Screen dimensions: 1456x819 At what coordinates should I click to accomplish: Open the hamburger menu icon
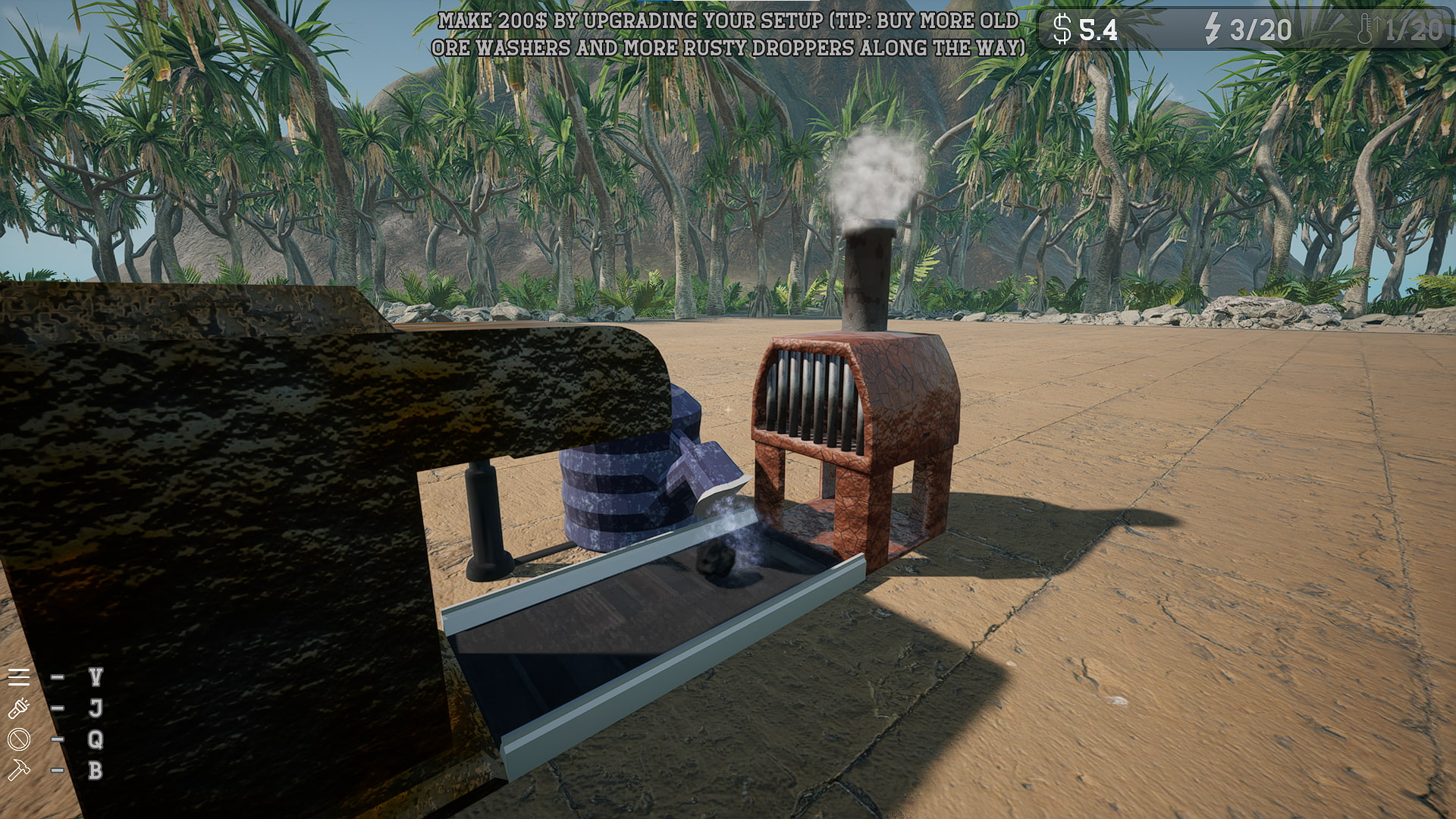coord(18,677)
